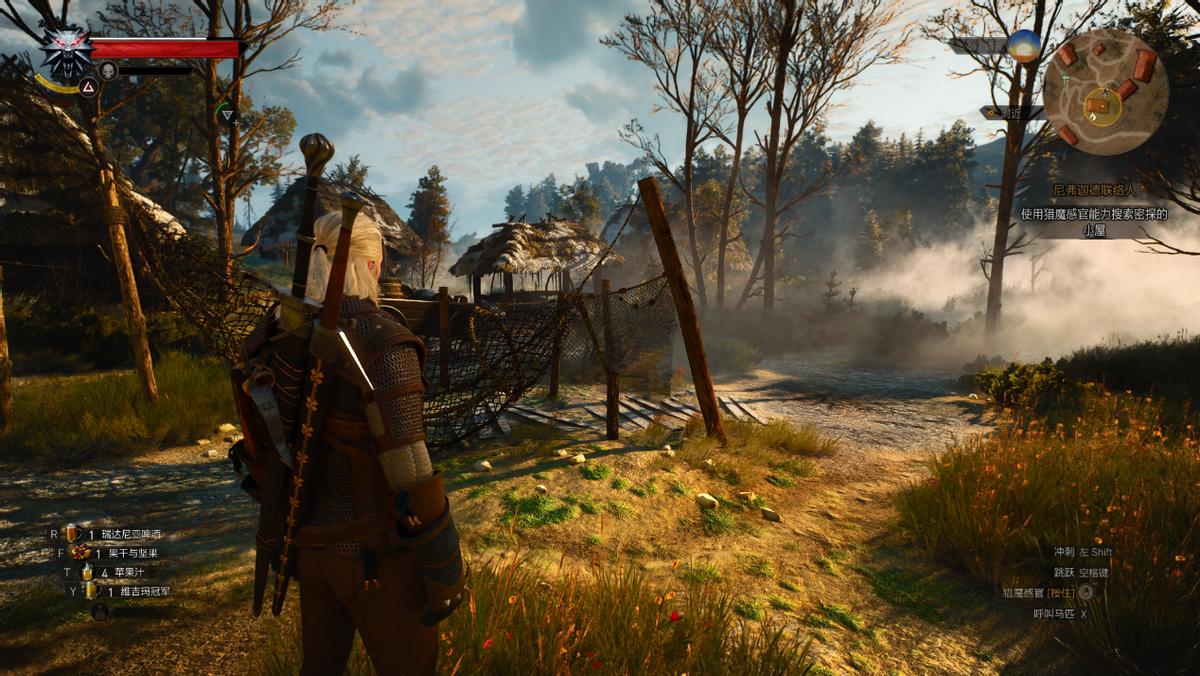Click the wolf medallion icon
Viewport: 1200px width, 676px height.
[x=65, y=52]
